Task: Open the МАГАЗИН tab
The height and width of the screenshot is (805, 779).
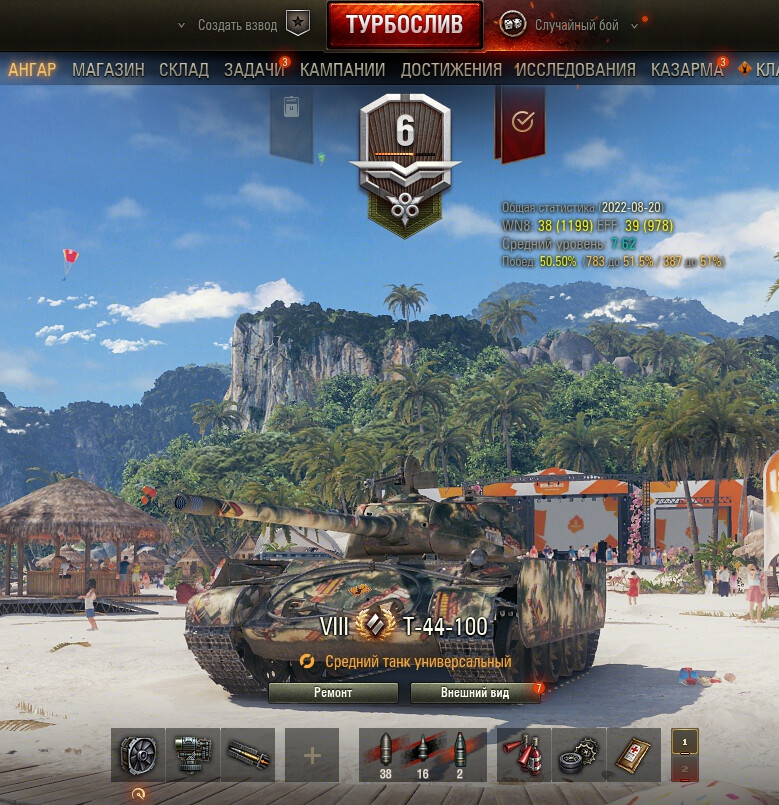Action: click(x=108, y=70)
